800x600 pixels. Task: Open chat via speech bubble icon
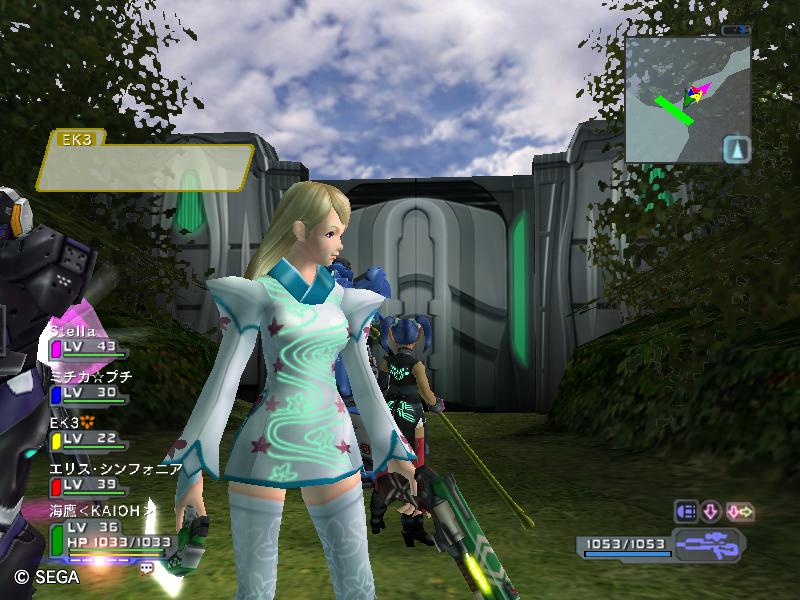point(147,568)
